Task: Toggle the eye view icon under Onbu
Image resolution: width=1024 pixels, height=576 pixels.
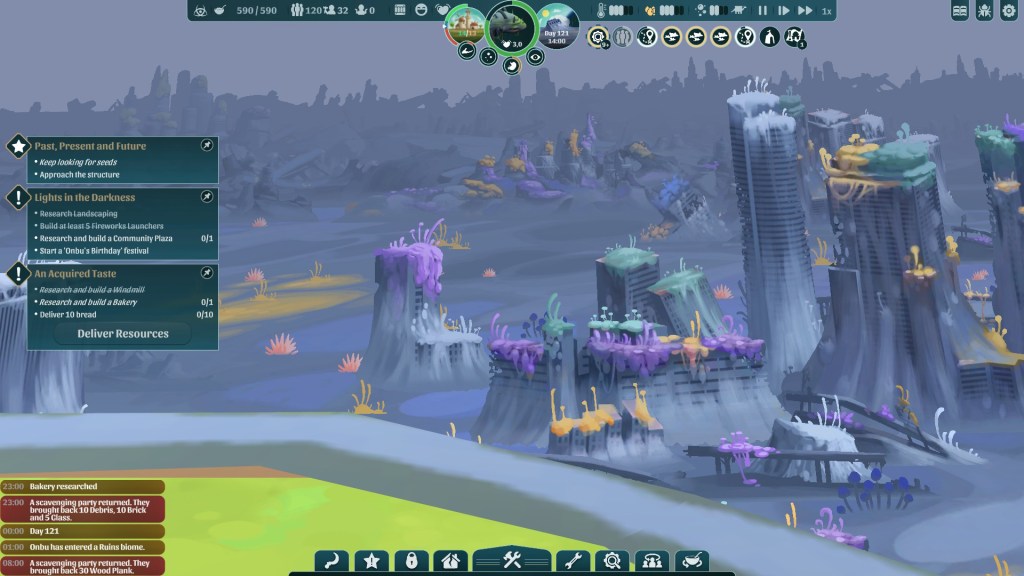Action: (537, 57)
